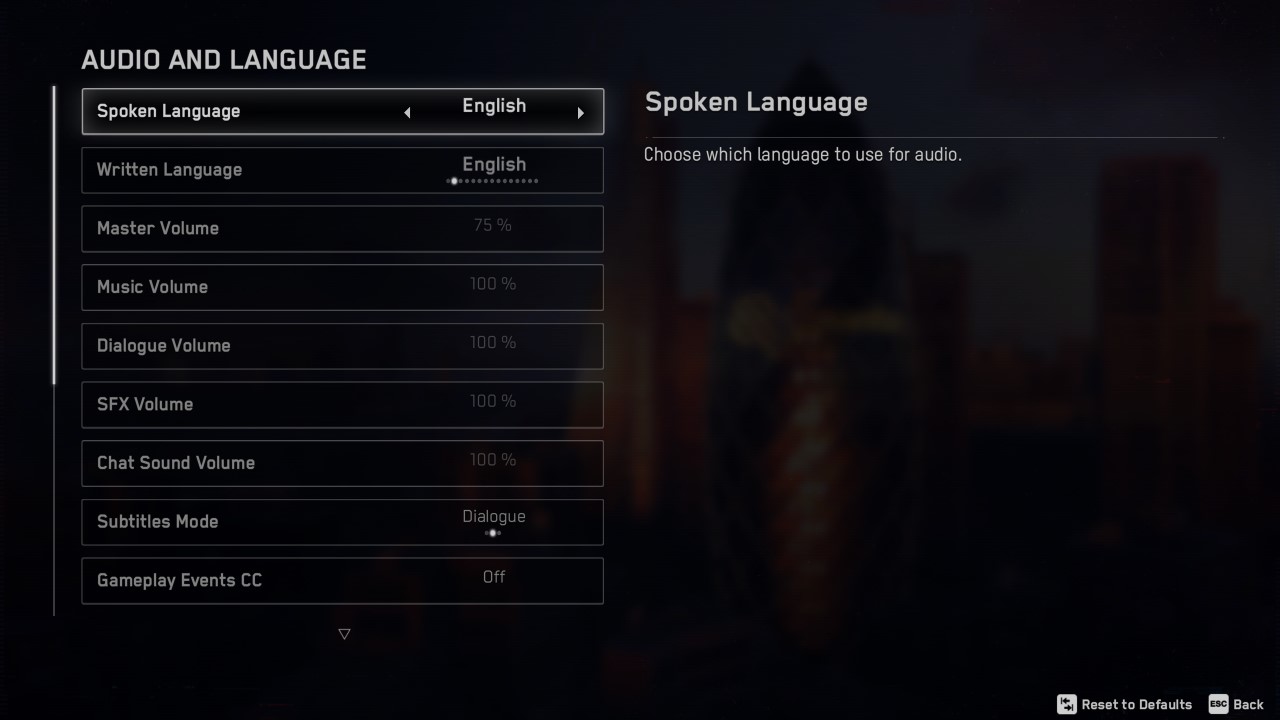Image resolution: width=1280 pixels, height=720 pixels.
Task: Click the scrollbar indicator on the left edge
Action: (54, 232)
